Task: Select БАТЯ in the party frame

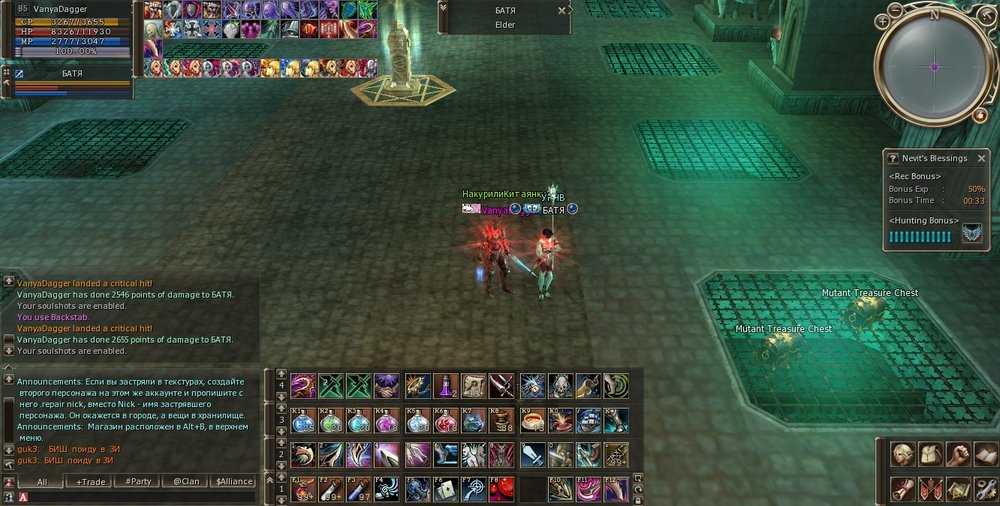Action: tap(70, 73)
